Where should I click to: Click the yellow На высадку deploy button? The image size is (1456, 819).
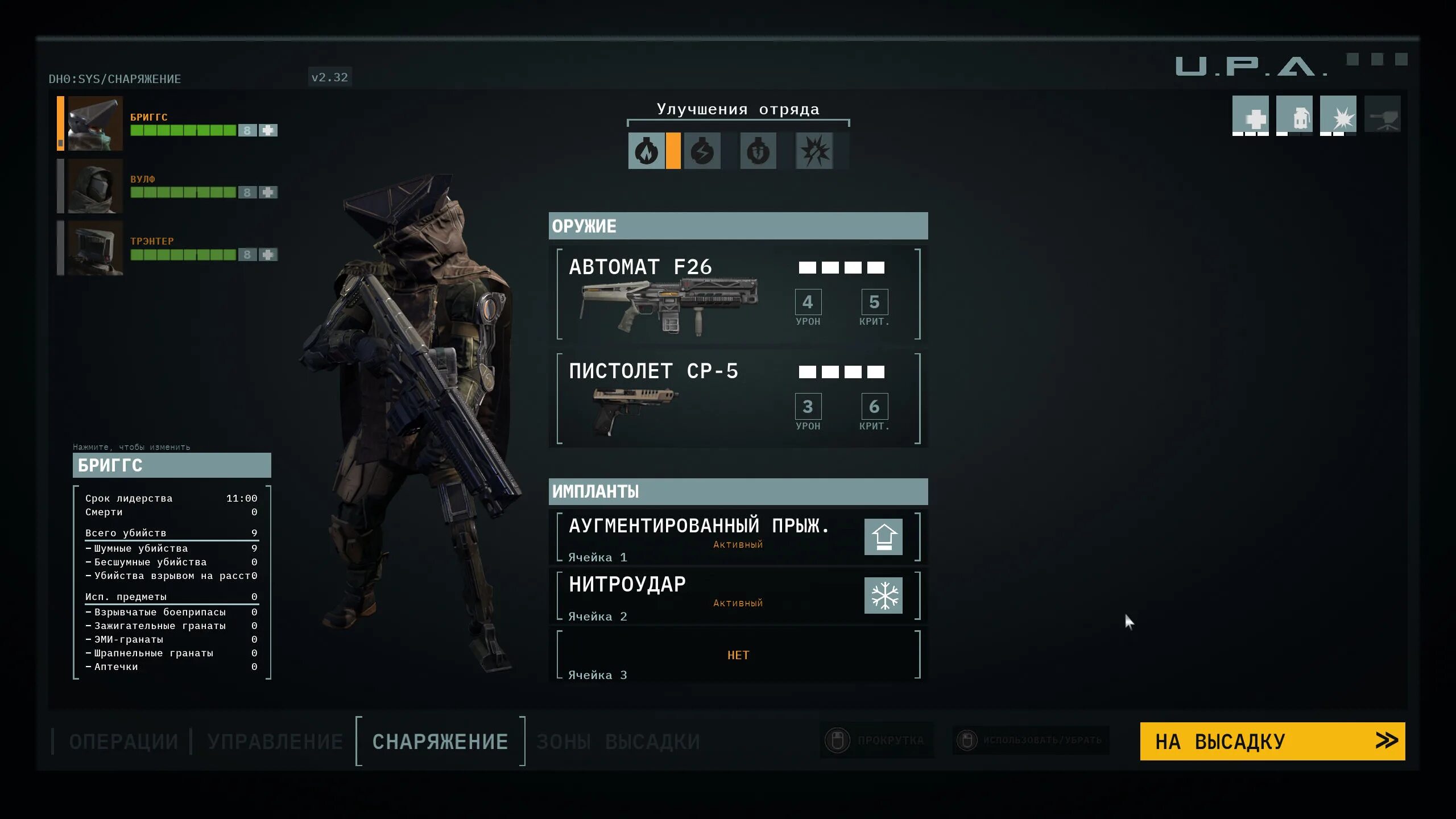click(x=1272, y=742)
